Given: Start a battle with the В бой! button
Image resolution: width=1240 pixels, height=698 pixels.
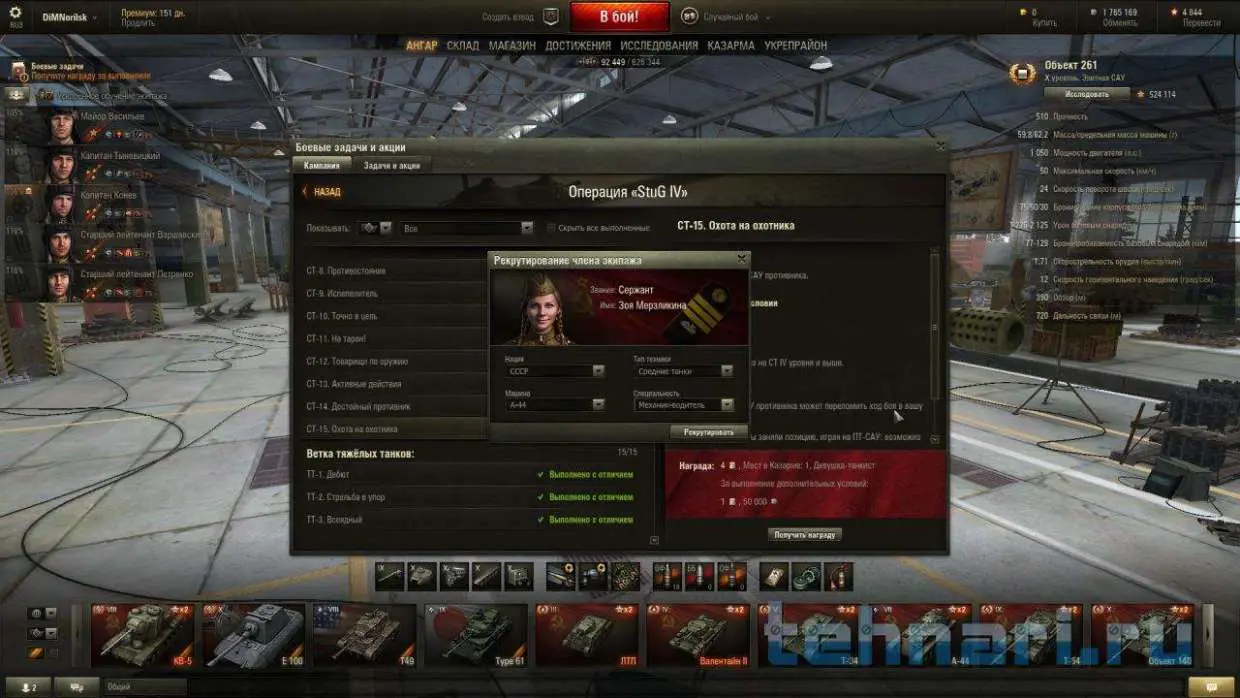Looking at the screenshot, I should point(619,17).
